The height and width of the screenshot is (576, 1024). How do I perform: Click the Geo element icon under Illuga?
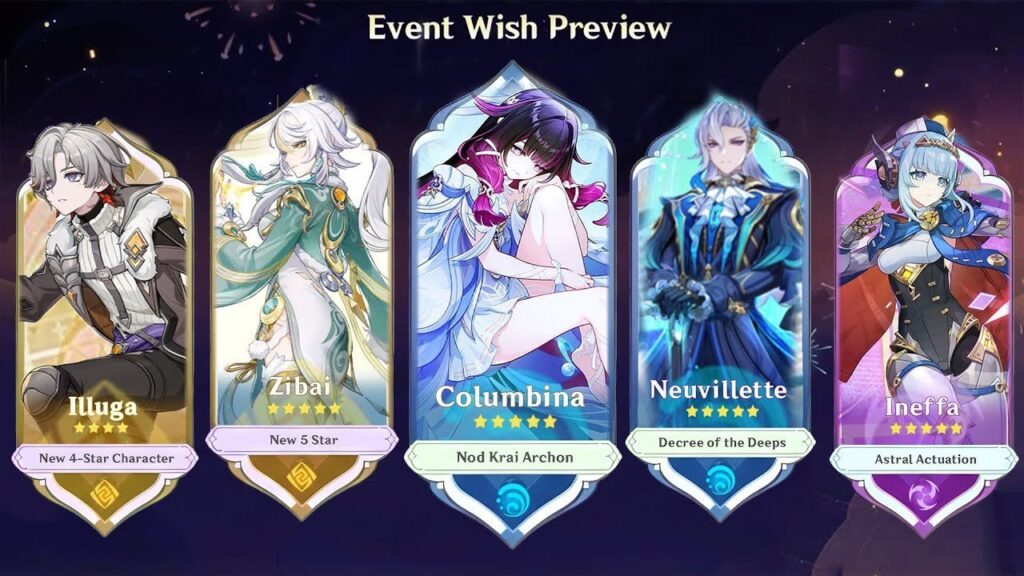coord(104,494)
